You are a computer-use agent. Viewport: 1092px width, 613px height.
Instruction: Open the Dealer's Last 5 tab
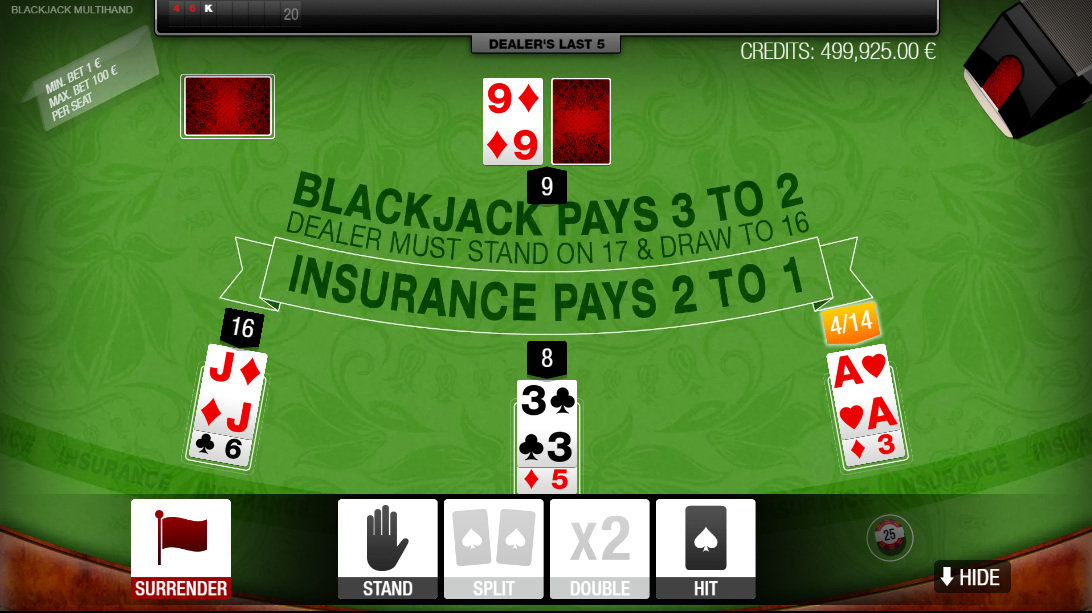click(546, 44)
